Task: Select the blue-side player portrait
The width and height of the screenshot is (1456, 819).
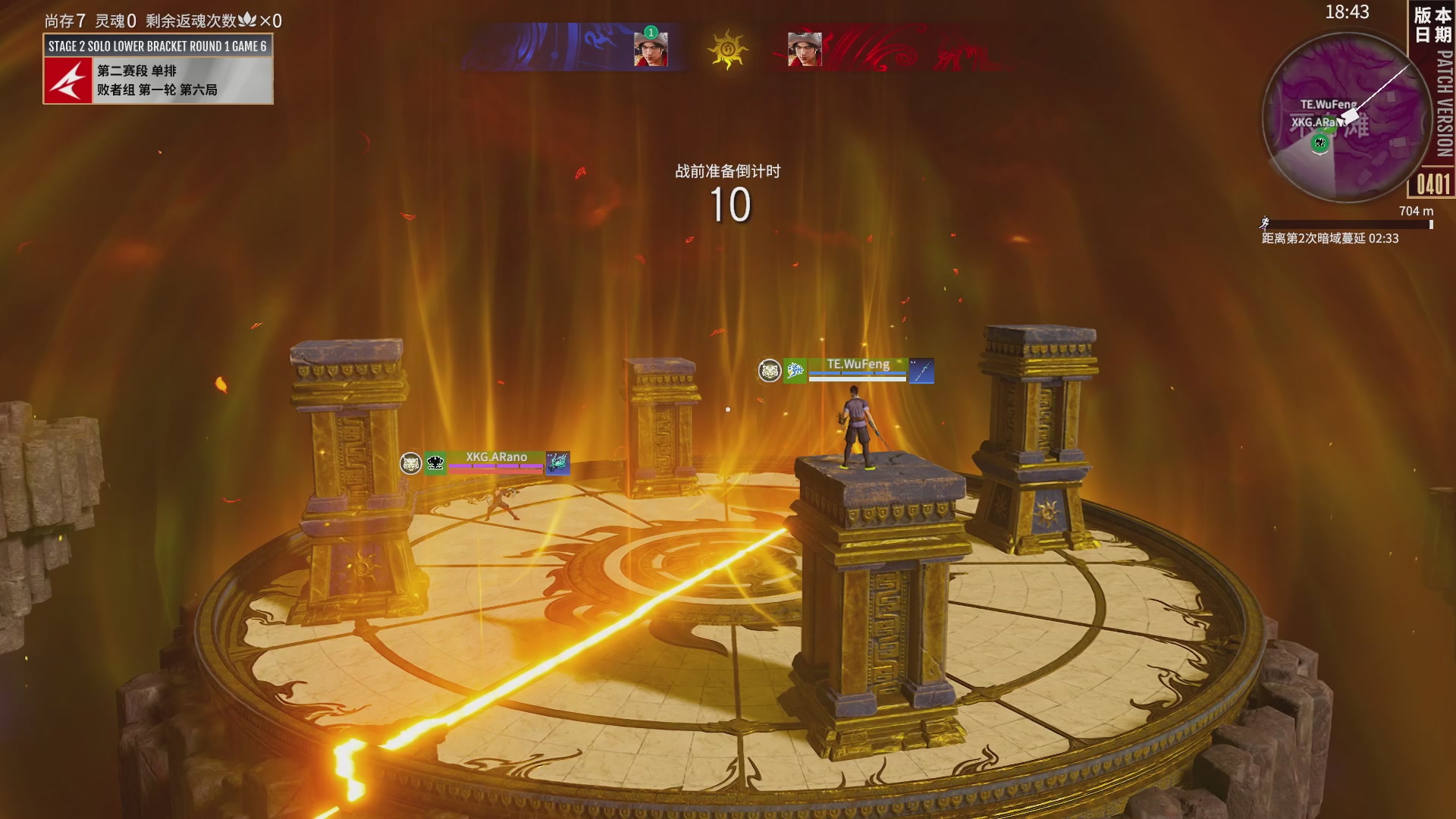Action: (x=651, y=49)
